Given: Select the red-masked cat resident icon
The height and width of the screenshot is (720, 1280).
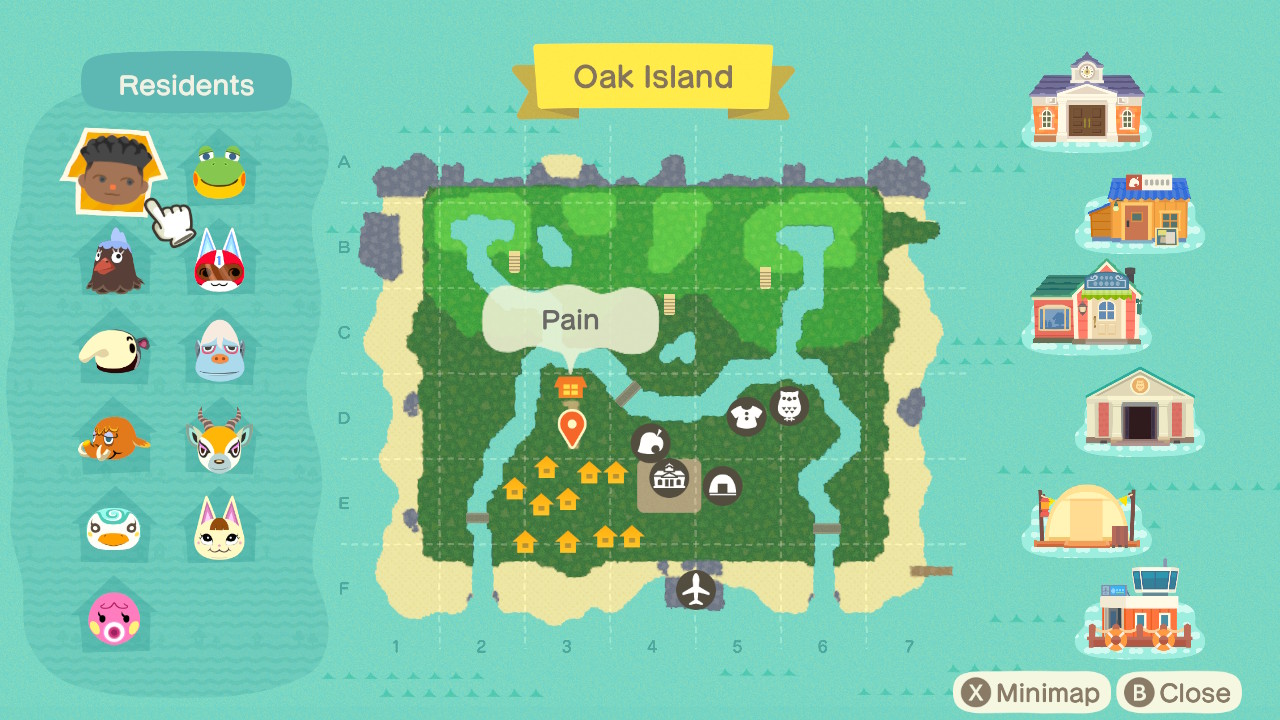Looking at the screenshot, I should pyautogui.click(x=219, y=261).
